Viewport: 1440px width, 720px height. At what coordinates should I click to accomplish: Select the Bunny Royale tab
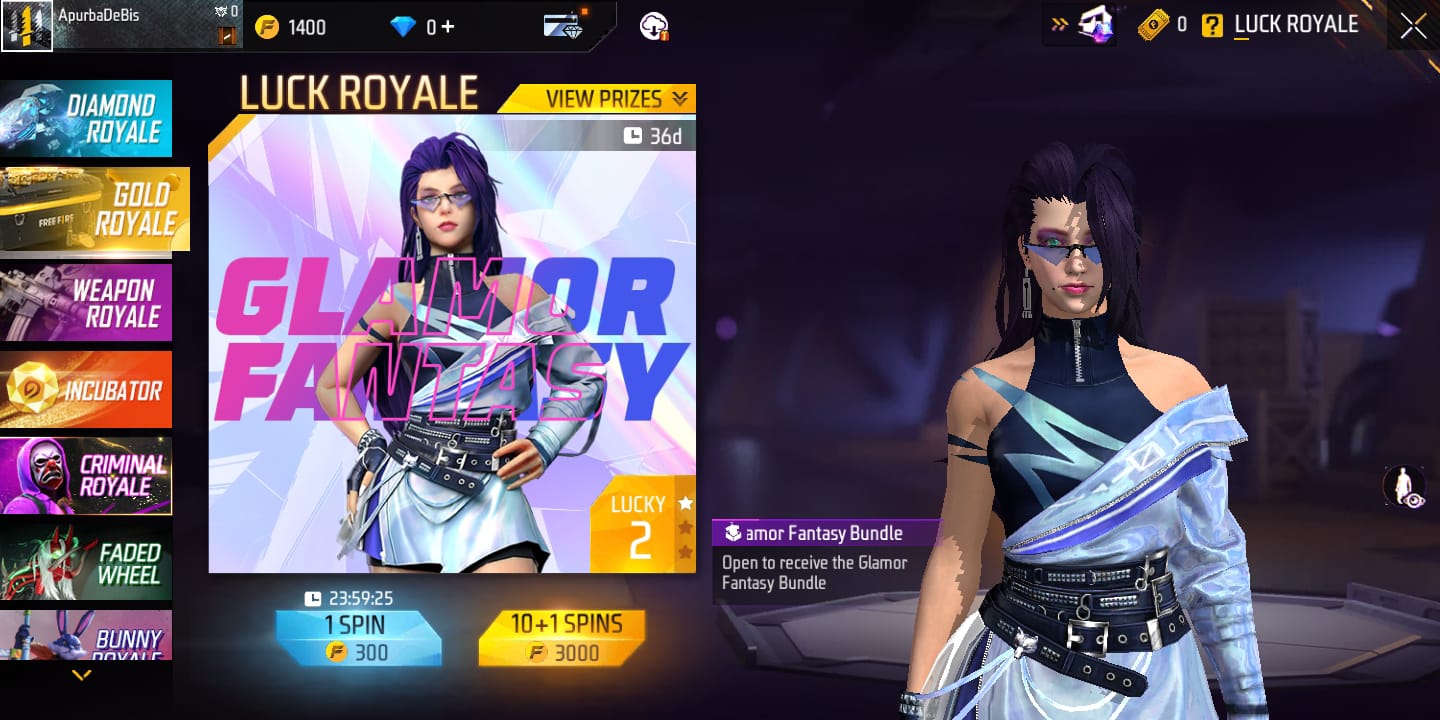[x=87, y=636]
